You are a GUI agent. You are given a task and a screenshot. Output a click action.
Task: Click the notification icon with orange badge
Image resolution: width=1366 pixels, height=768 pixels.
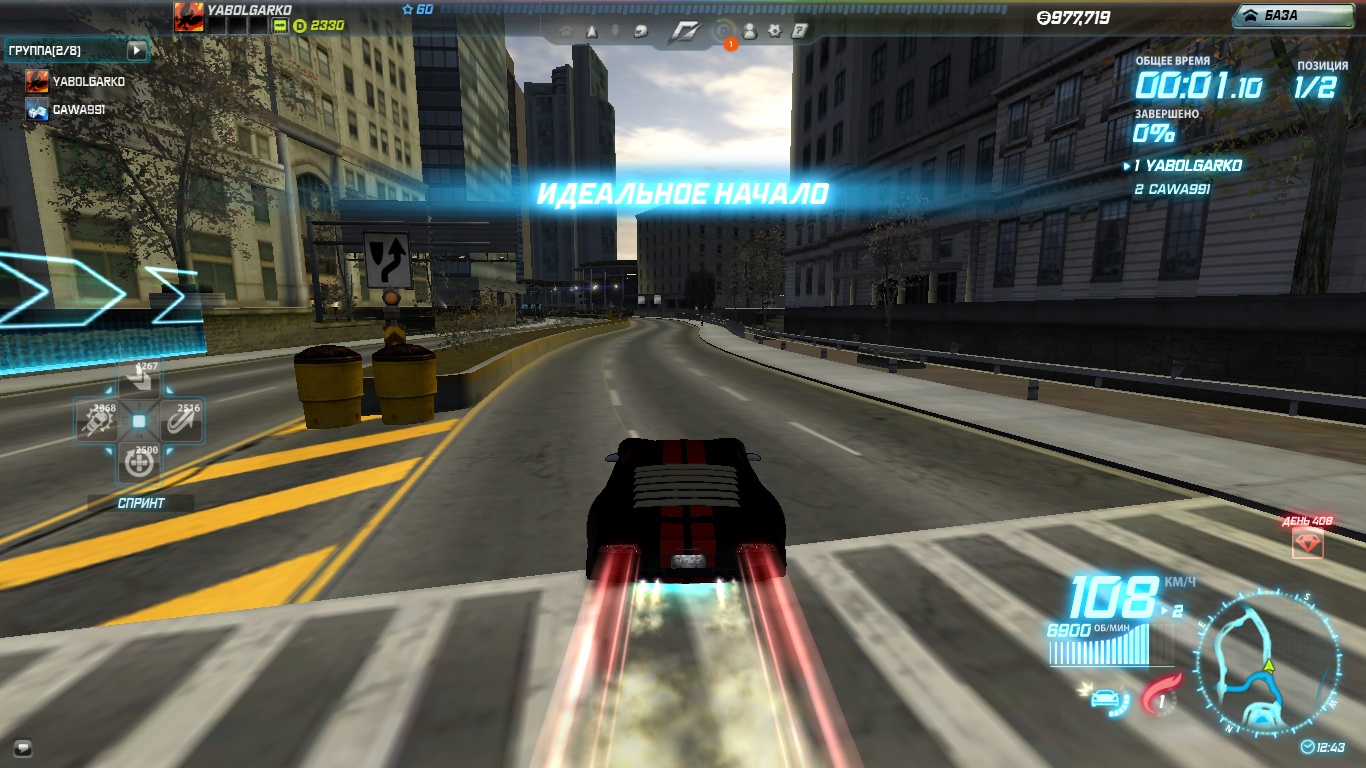pyautogui.click(x=723, y=33)
